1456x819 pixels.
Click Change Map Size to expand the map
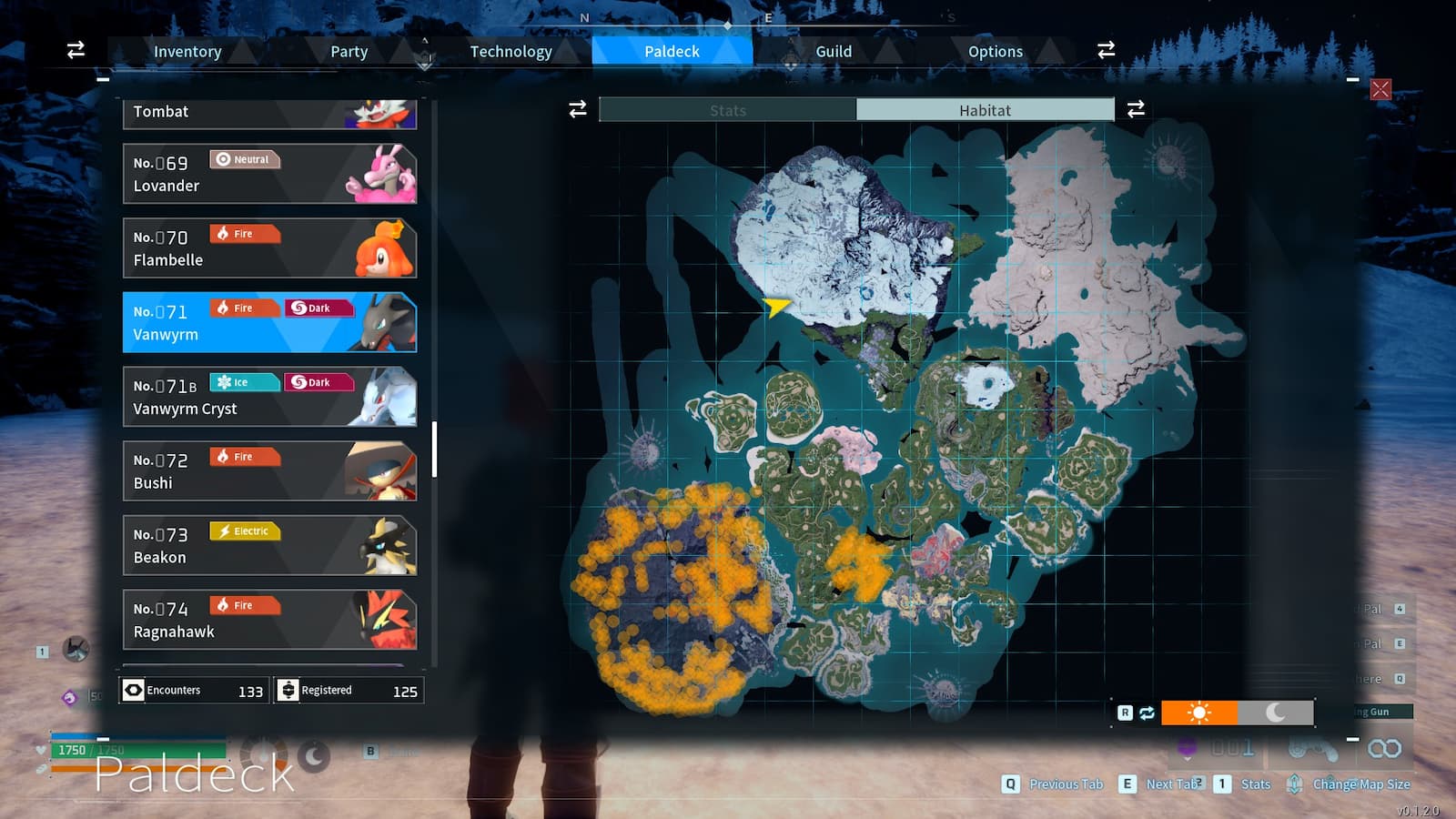tap(1360, 784)
